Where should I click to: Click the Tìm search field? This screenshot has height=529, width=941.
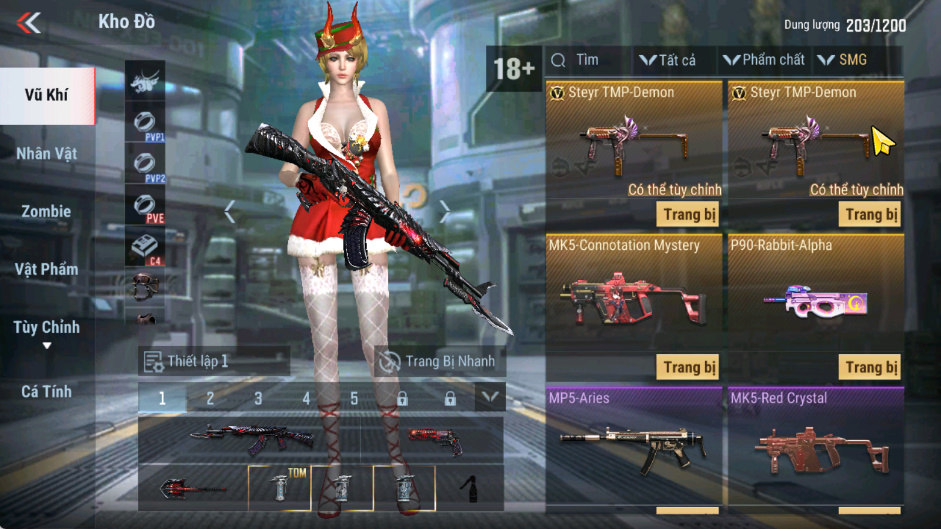pyautogui.click(x=590, y=60)
